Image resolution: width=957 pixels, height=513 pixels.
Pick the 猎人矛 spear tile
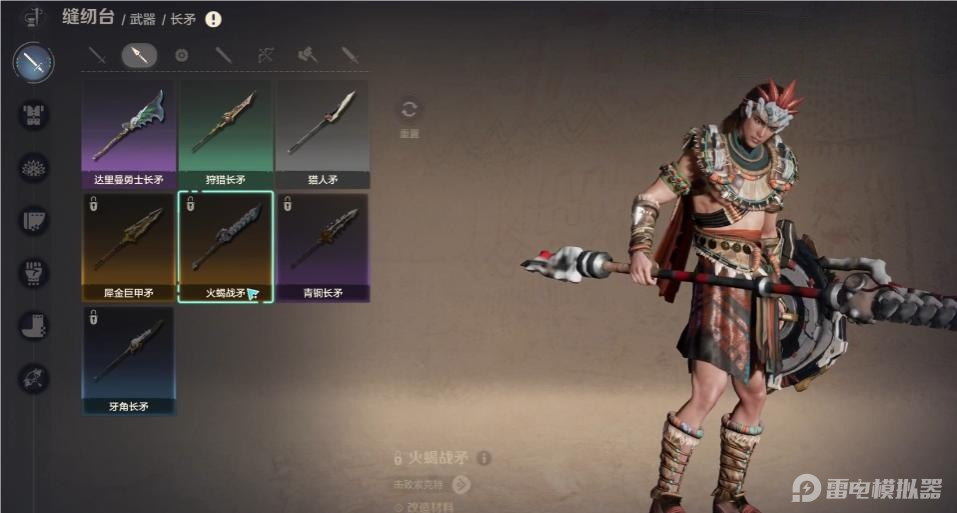(x=322, y=134)
